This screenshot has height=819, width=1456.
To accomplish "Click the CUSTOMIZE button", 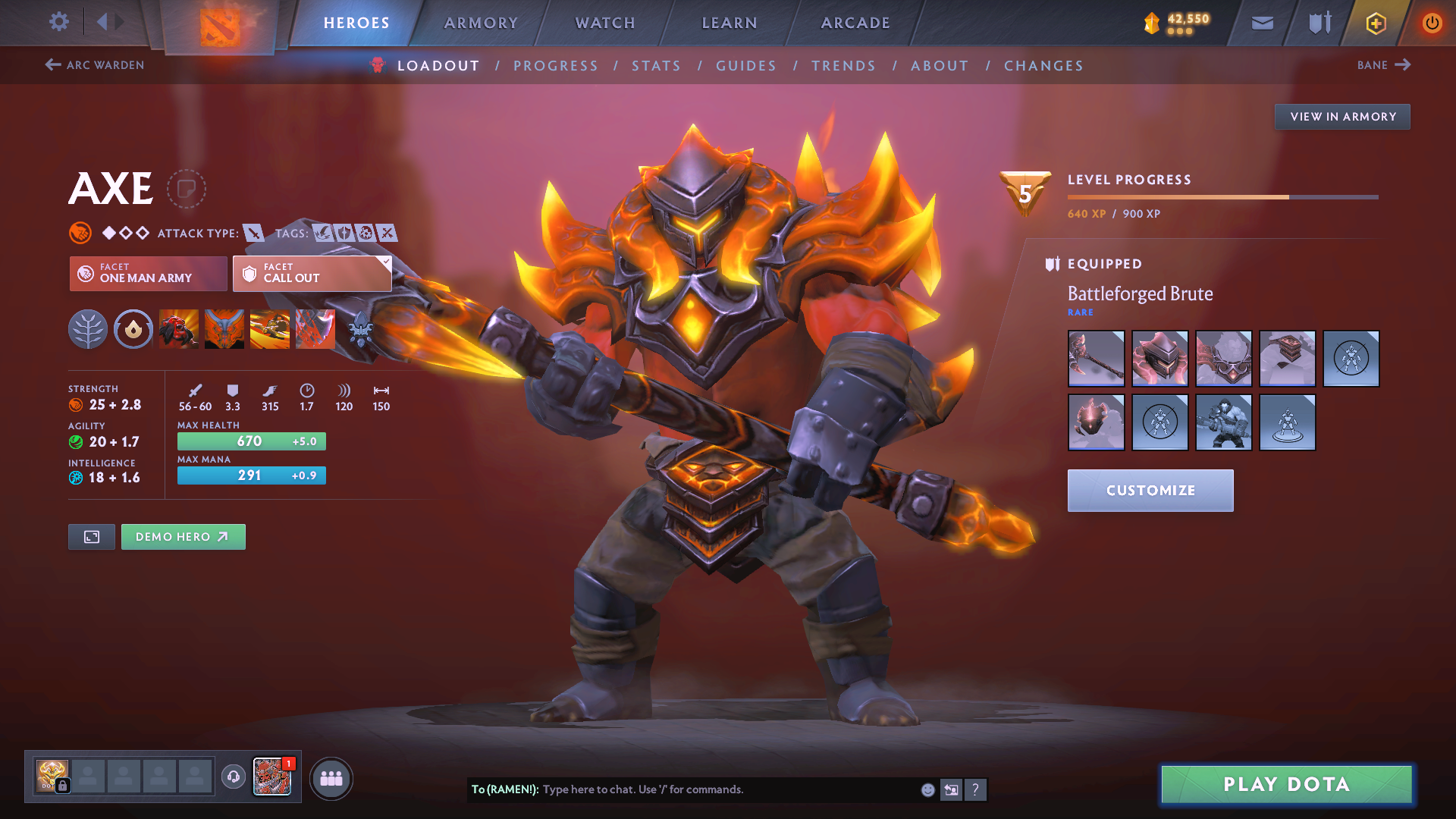I will point(1150,490).
